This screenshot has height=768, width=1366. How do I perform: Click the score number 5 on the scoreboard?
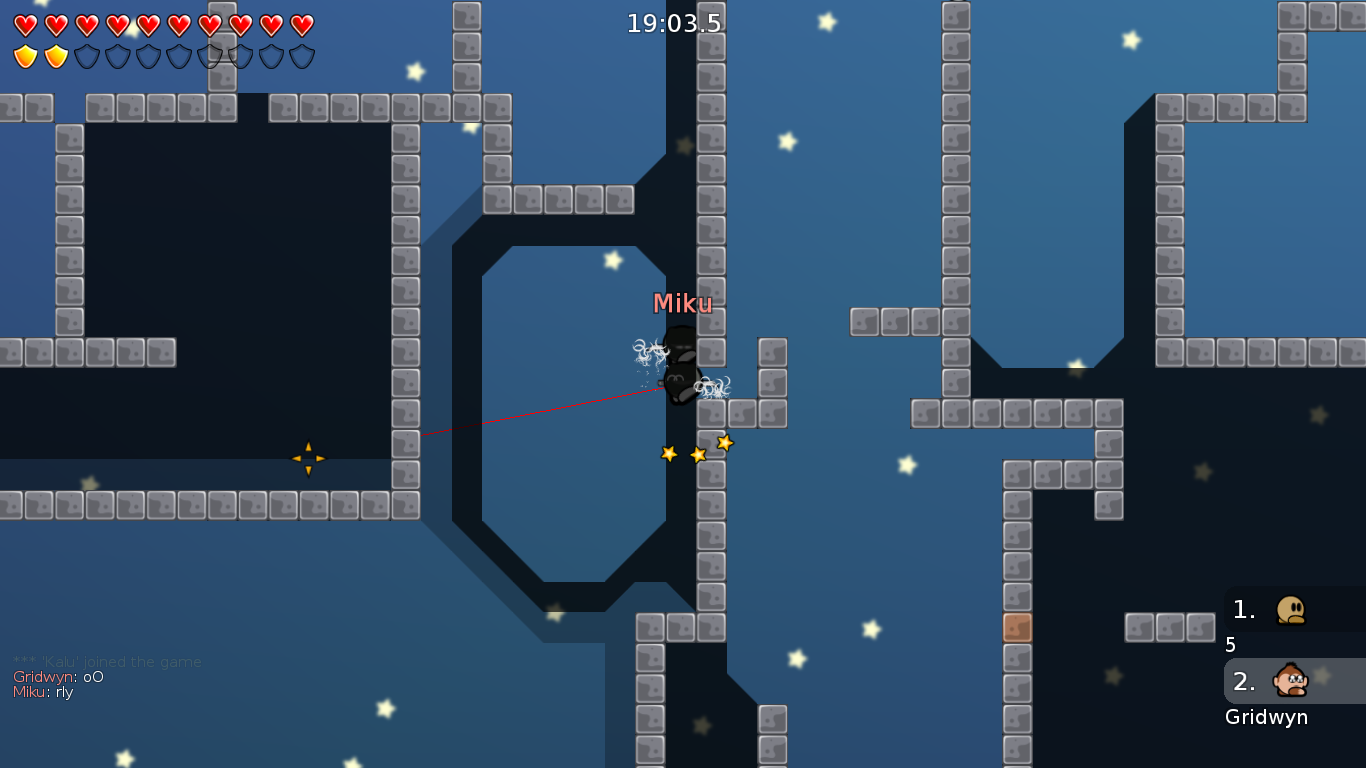1229,645
